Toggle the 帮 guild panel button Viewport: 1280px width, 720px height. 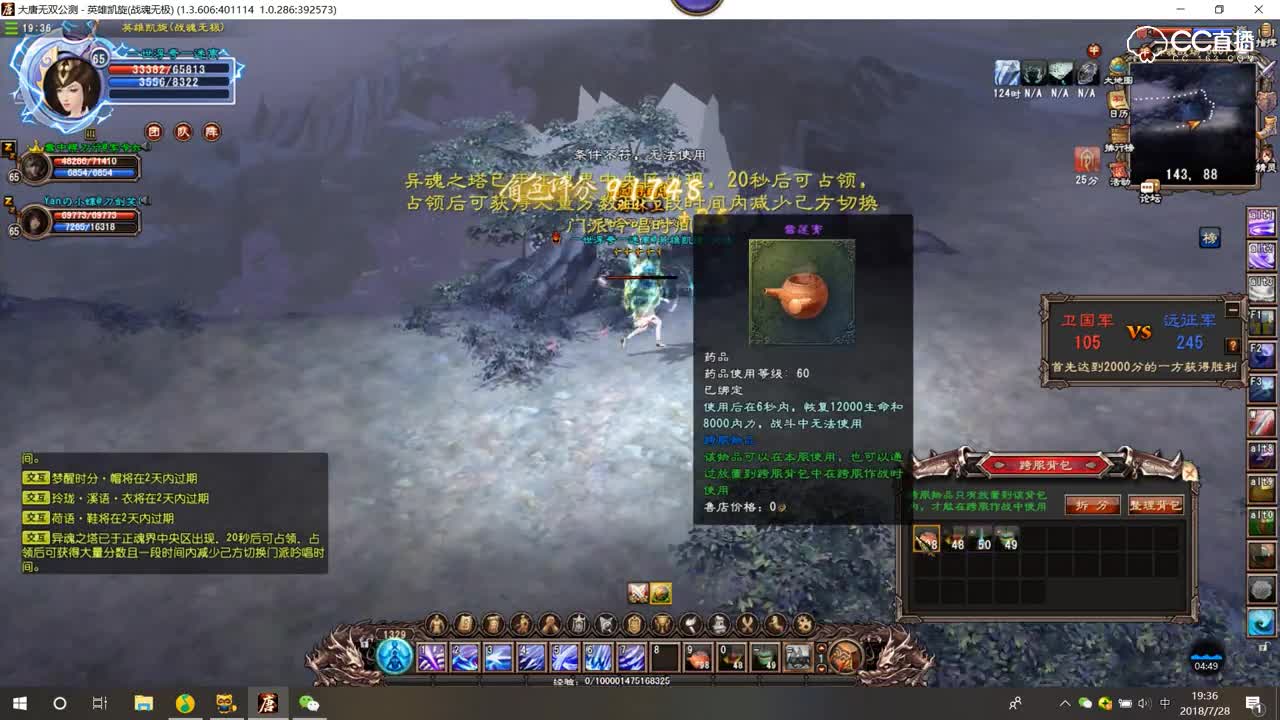[x=212, y=131]
